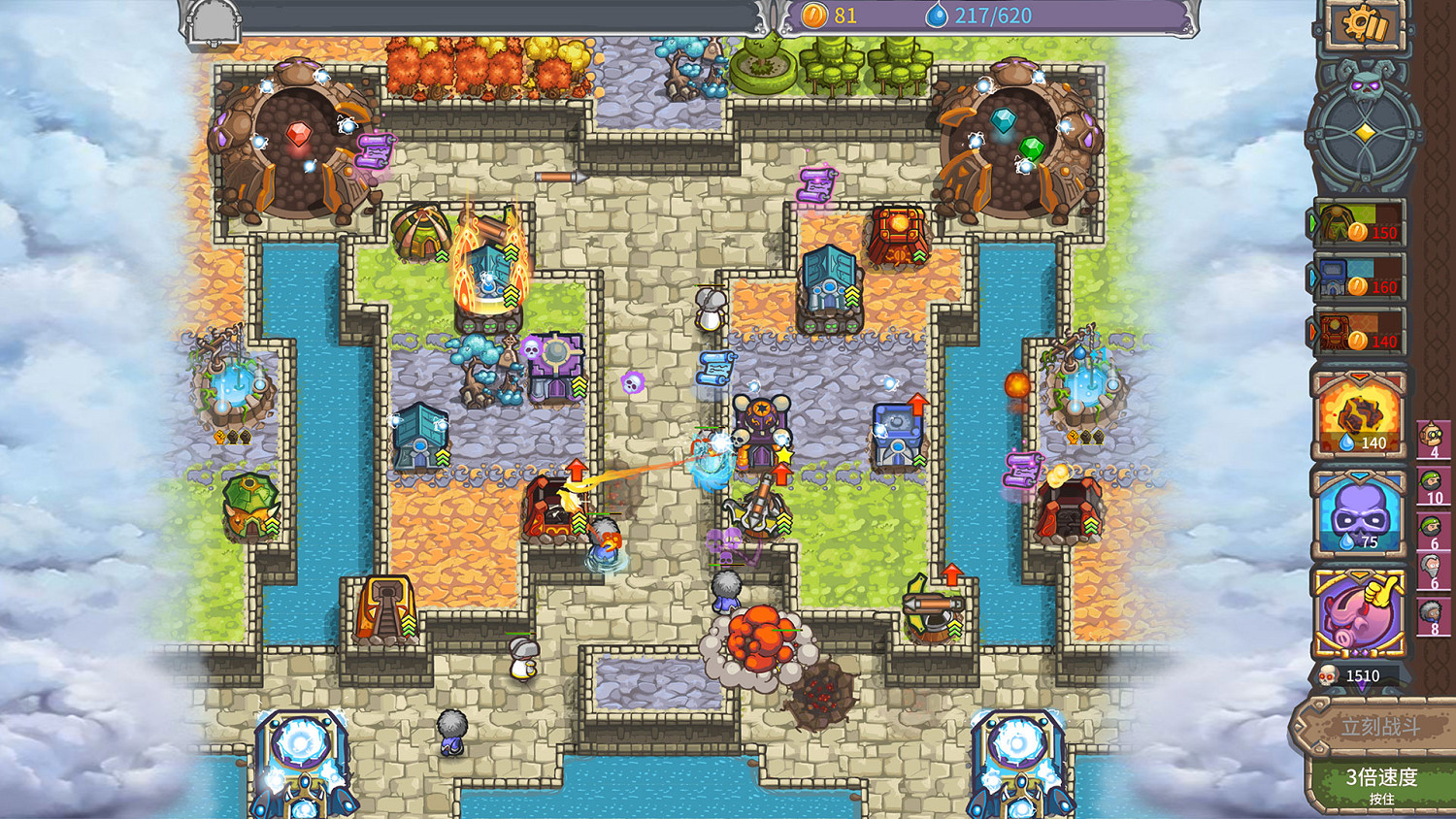Click the horned skull emblem on the sidebar
The width and height of the screenshot is (1456, 819).
pos(1364,85)
